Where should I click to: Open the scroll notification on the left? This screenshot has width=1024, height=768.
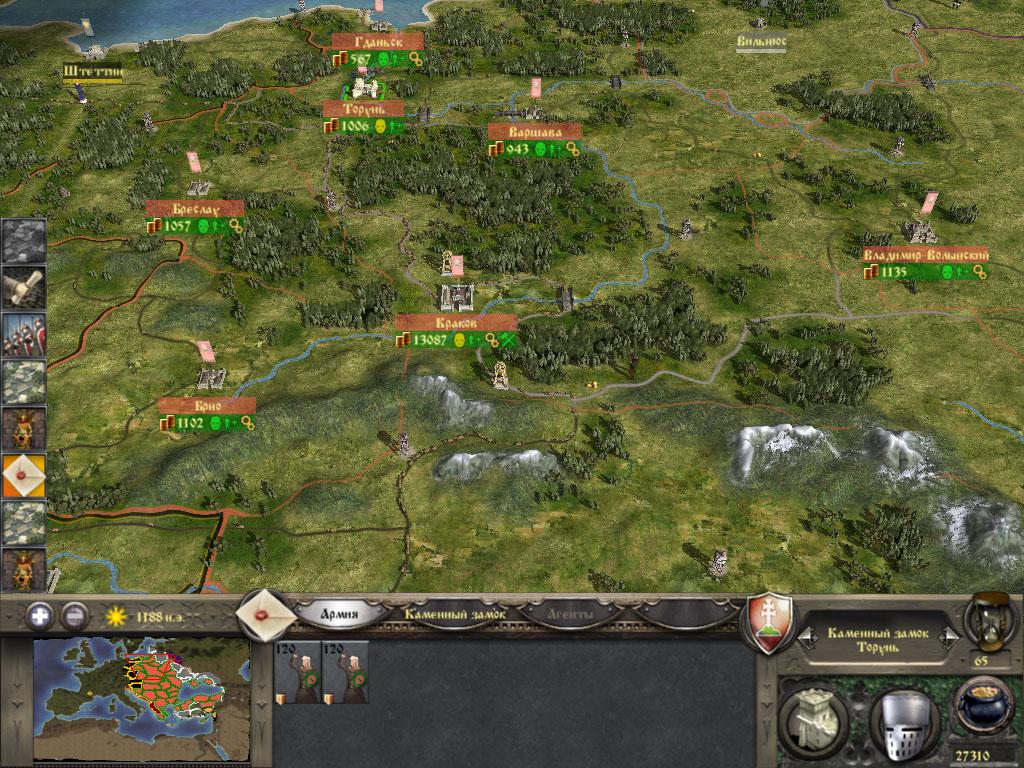click(x=23, y=288)
